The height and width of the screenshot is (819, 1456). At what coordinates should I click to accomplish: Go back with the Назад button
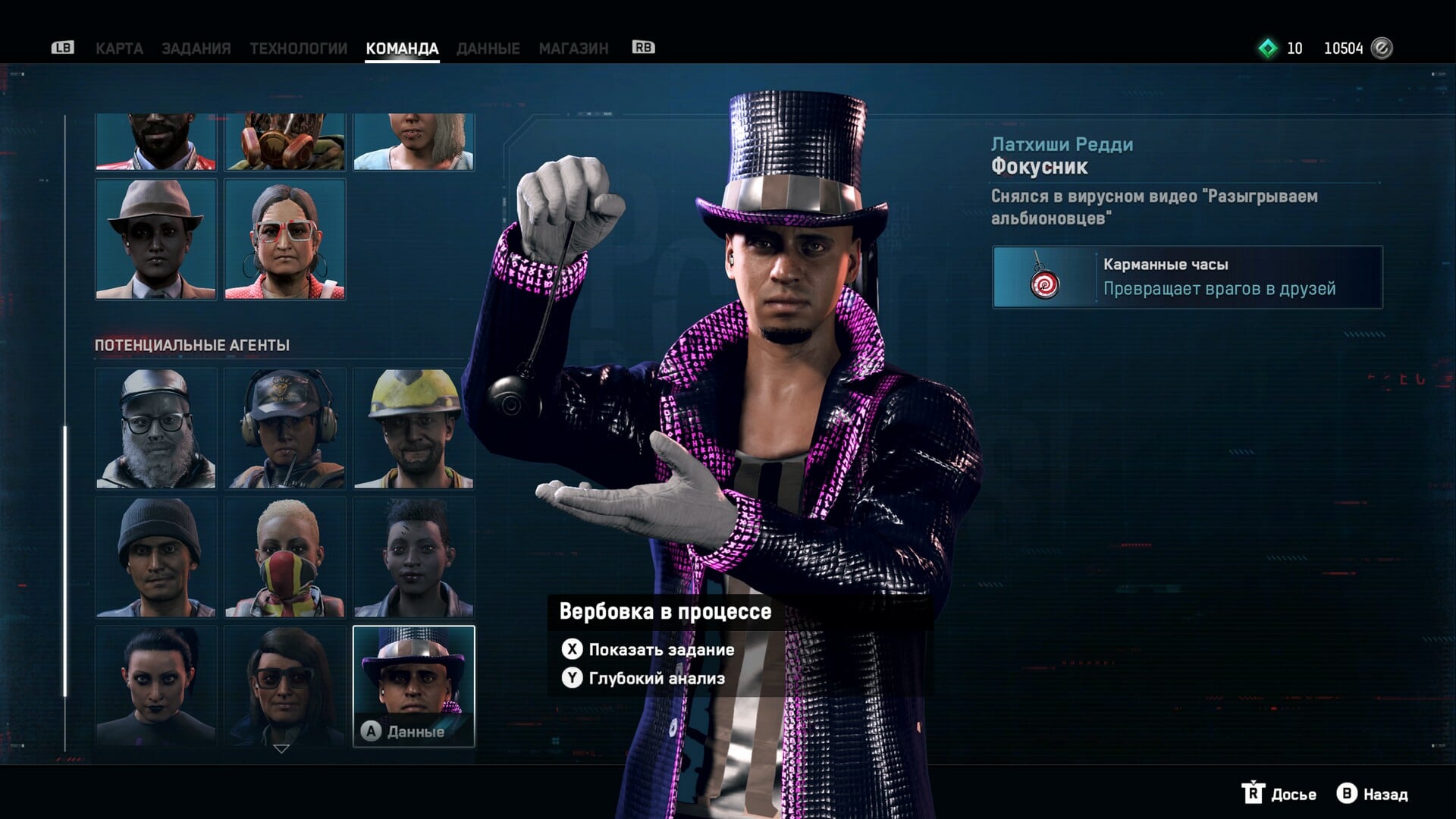pyautogui.click(x=1373, y=794)
